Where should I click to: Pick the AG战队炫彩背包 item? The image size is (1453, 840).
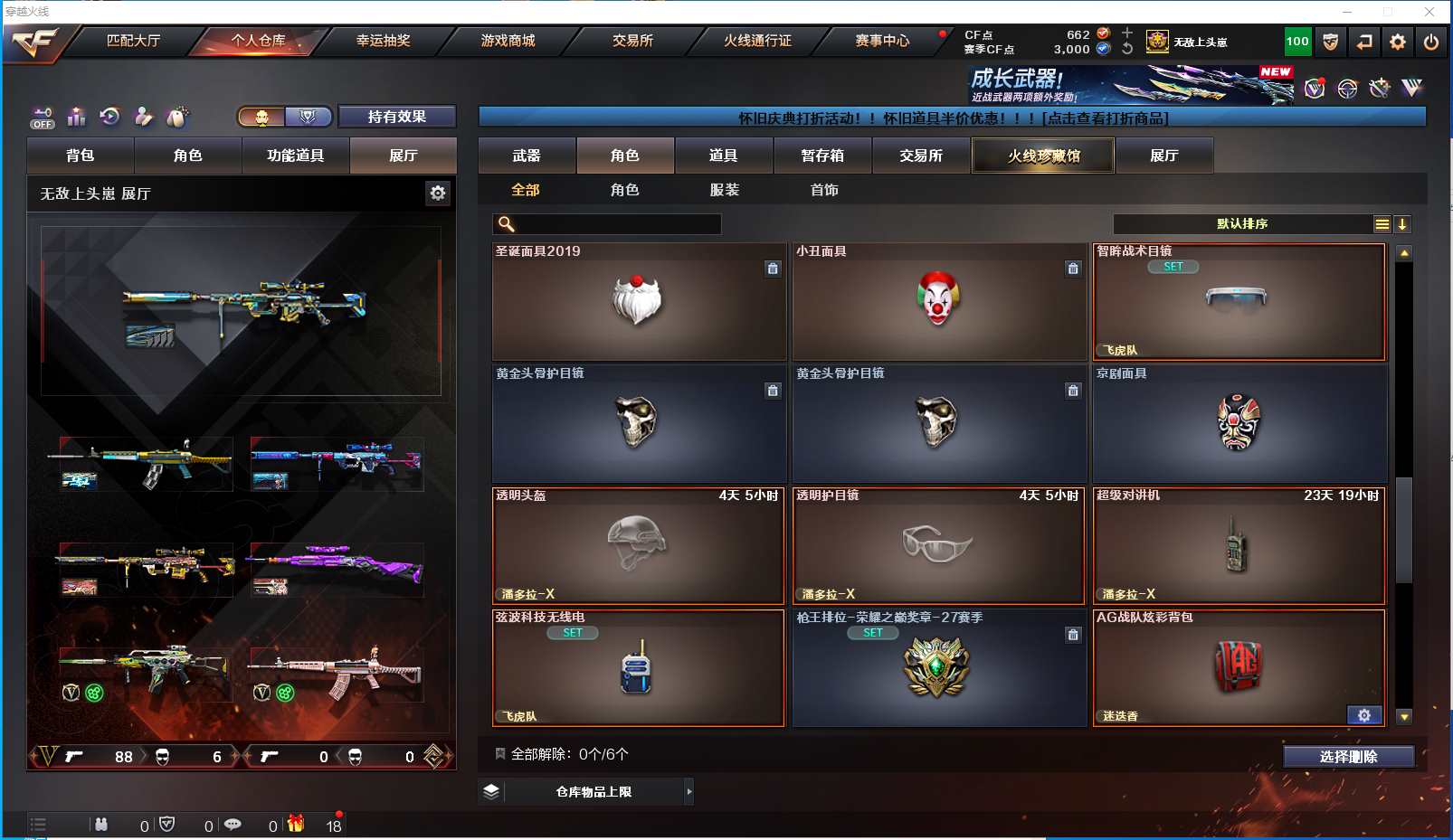[1239, 667]
